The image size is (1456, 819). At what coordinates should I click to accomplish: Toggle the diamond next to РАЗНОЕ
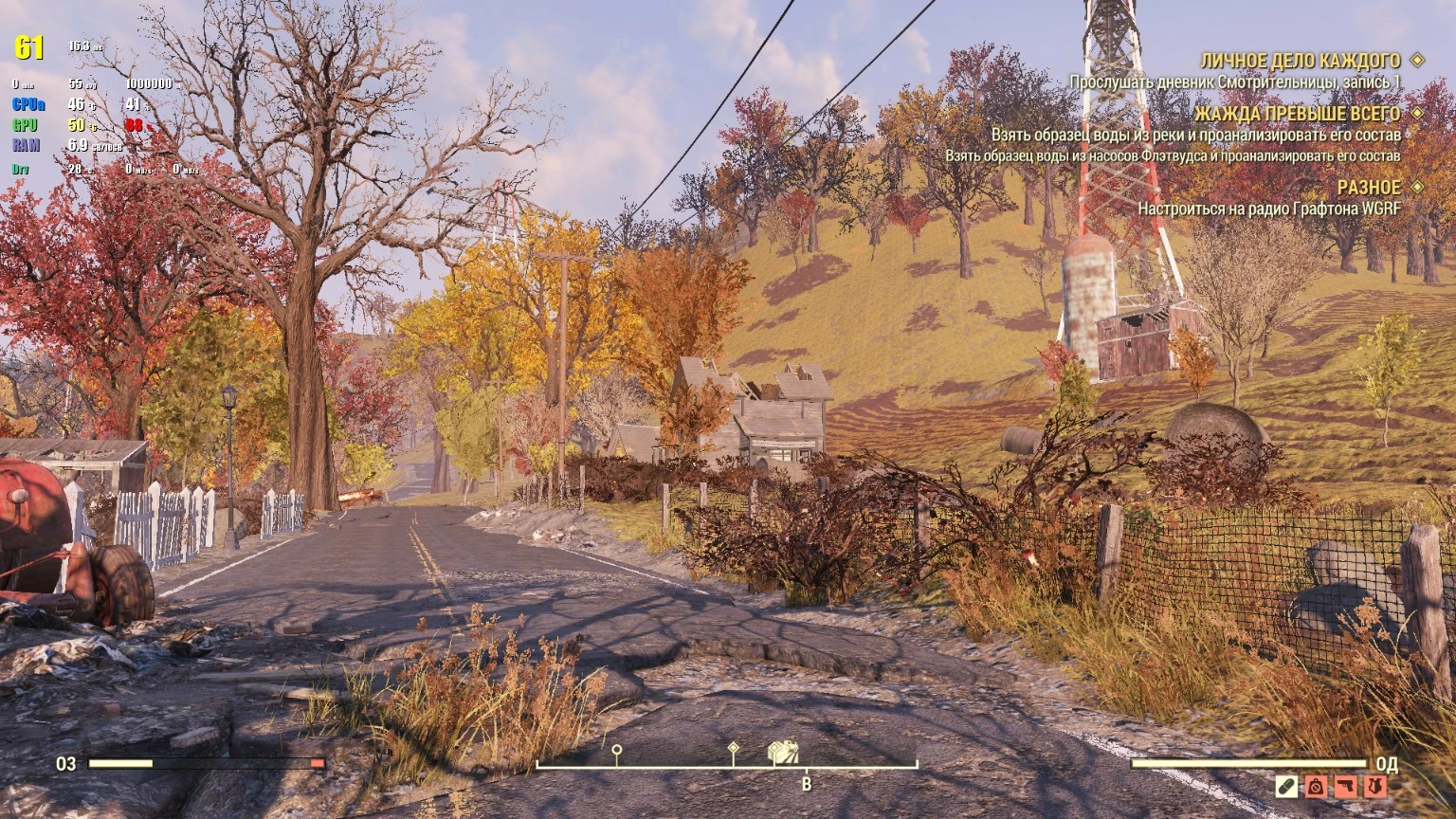1417,188
